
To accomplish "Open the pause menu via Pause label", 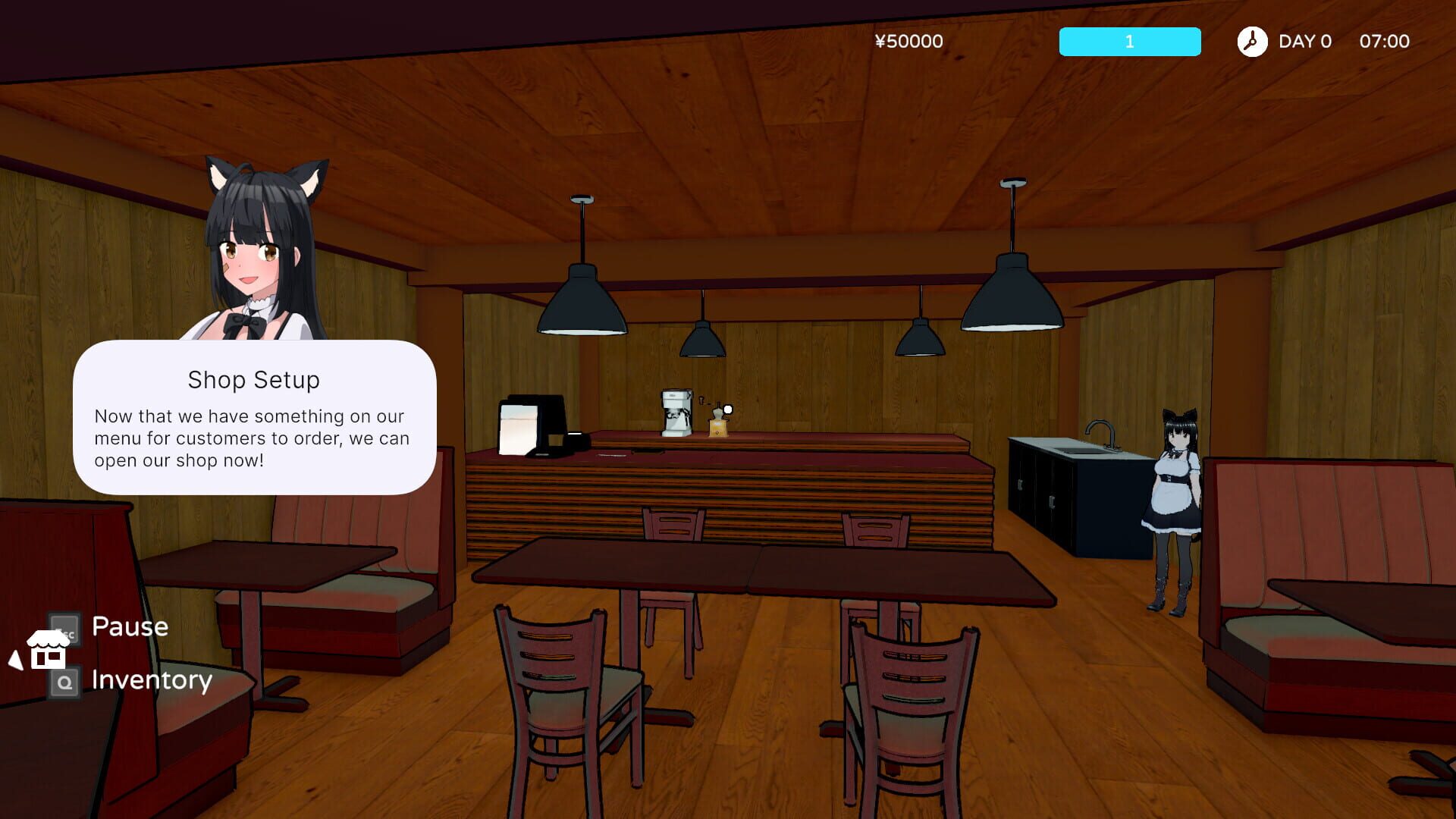I will [x=130, y=626].
